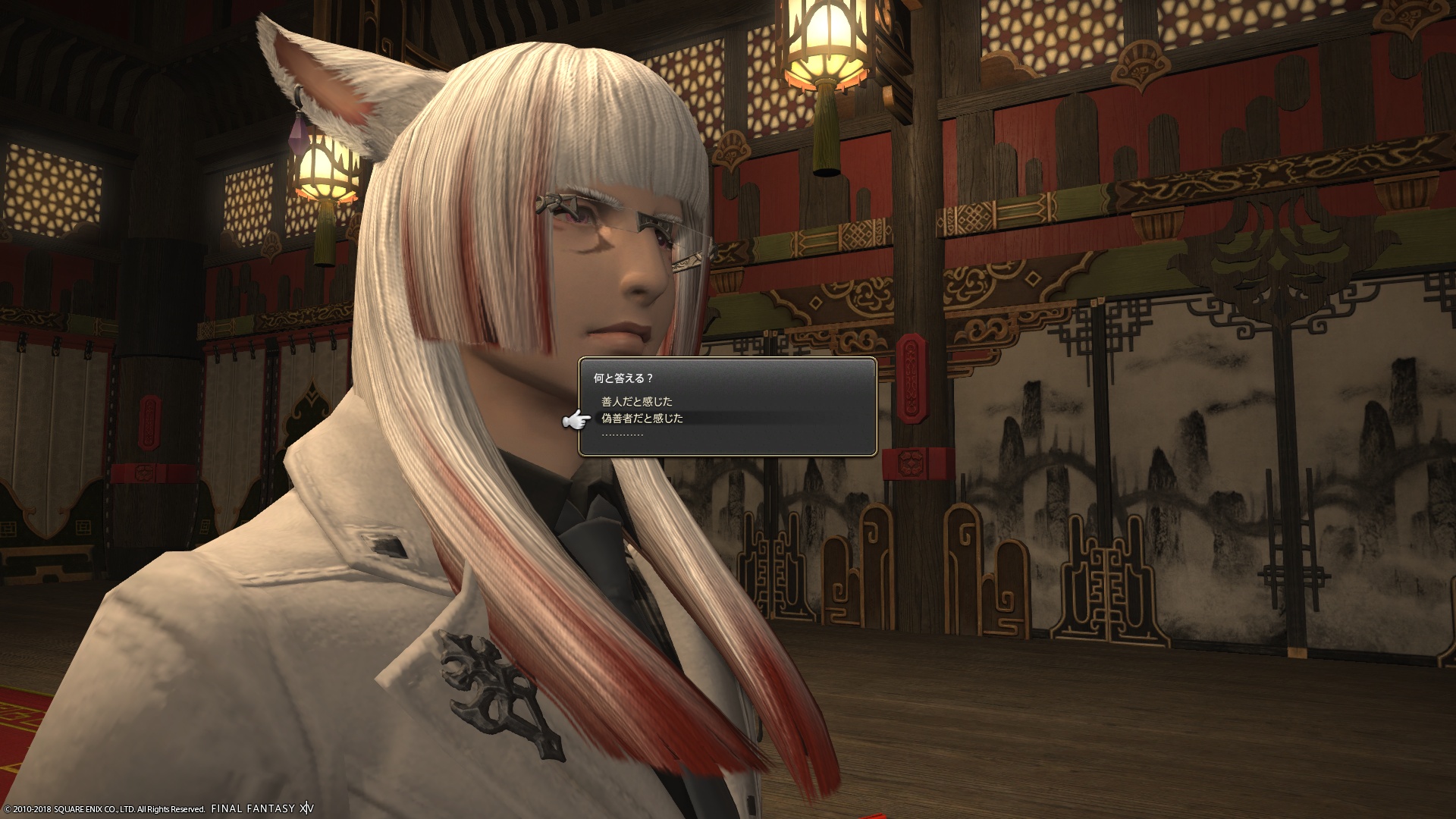The height and width of the screenshot is (819, 1456).
Task: Choose the reply 善人だと感じた
Action: 637,402
